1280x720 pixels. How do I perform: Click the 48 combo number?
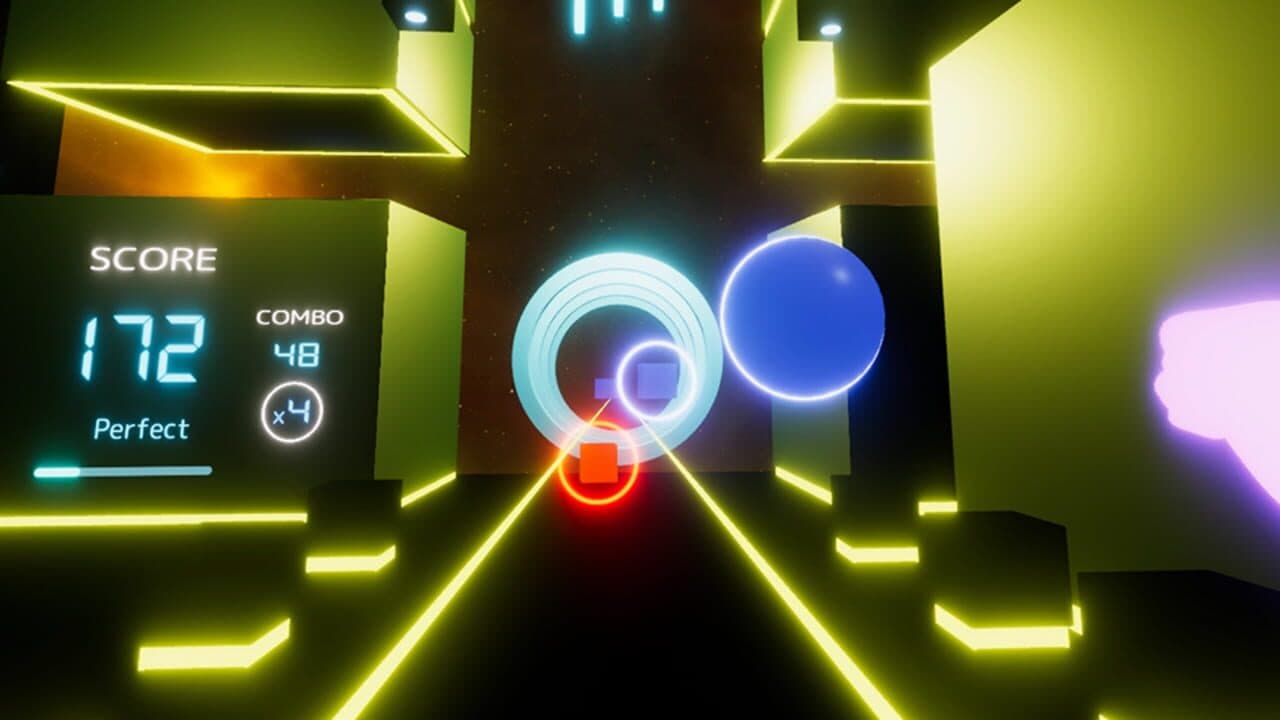click(297, 353)
